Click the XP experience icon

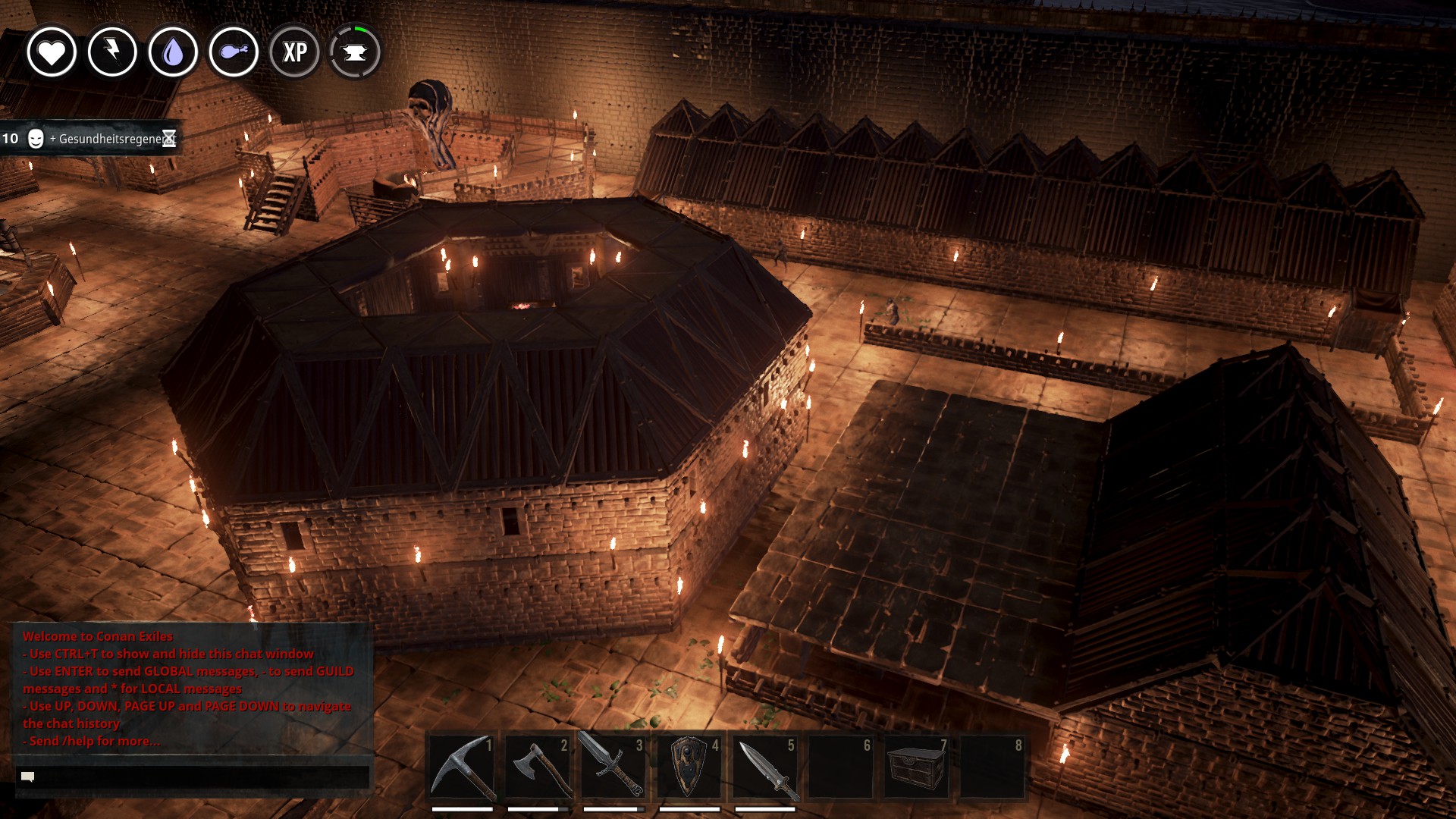(x=294, y=52)
